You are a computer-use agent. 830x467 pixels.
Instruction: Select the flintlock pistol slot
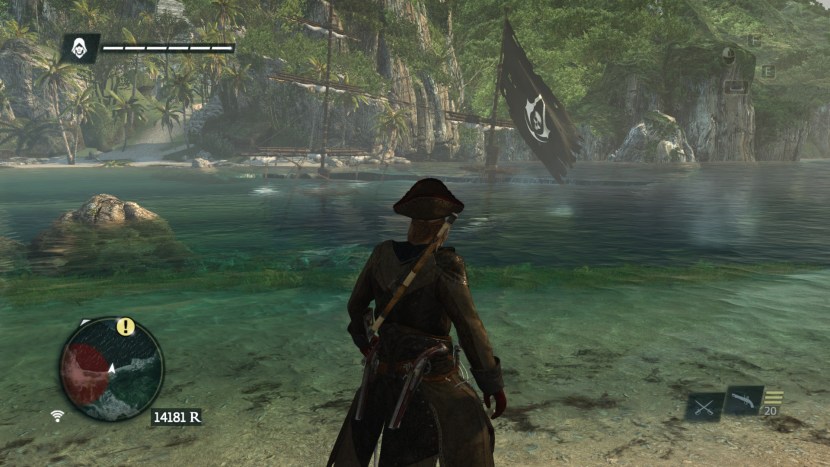(744, 400)
